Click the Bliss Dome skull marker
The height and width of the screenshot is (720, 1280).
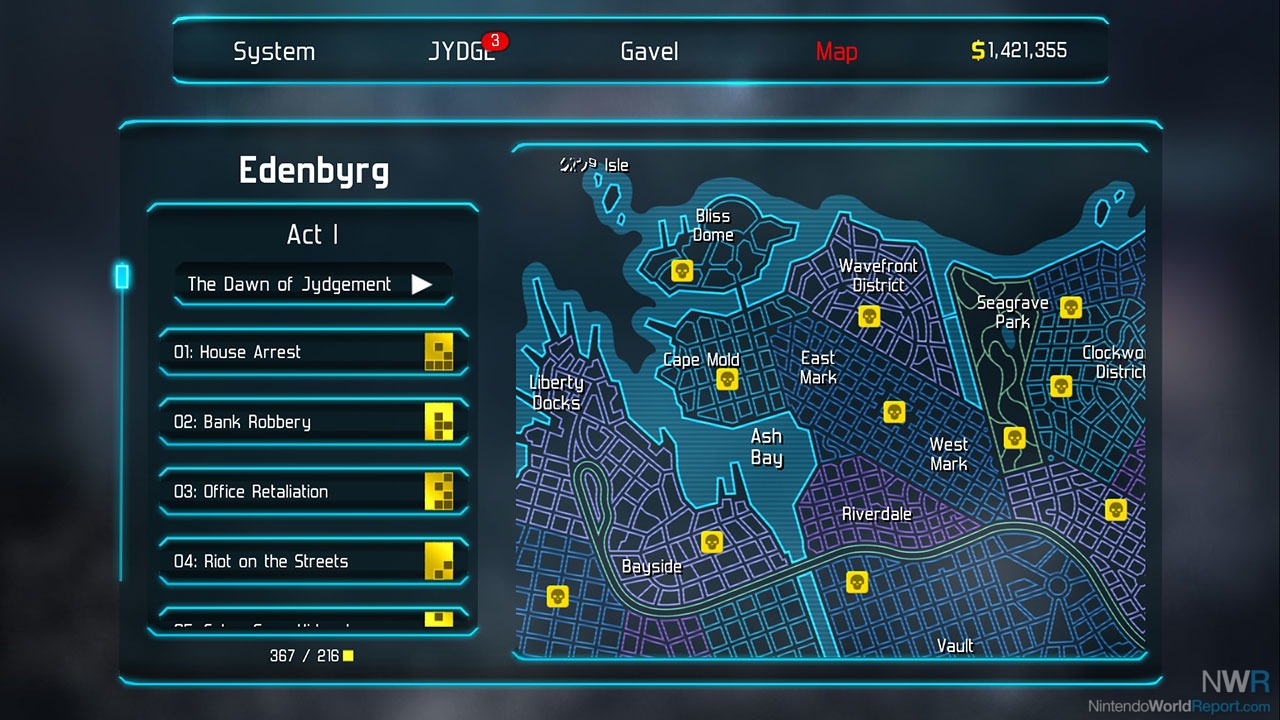click(x=682, y=270)
